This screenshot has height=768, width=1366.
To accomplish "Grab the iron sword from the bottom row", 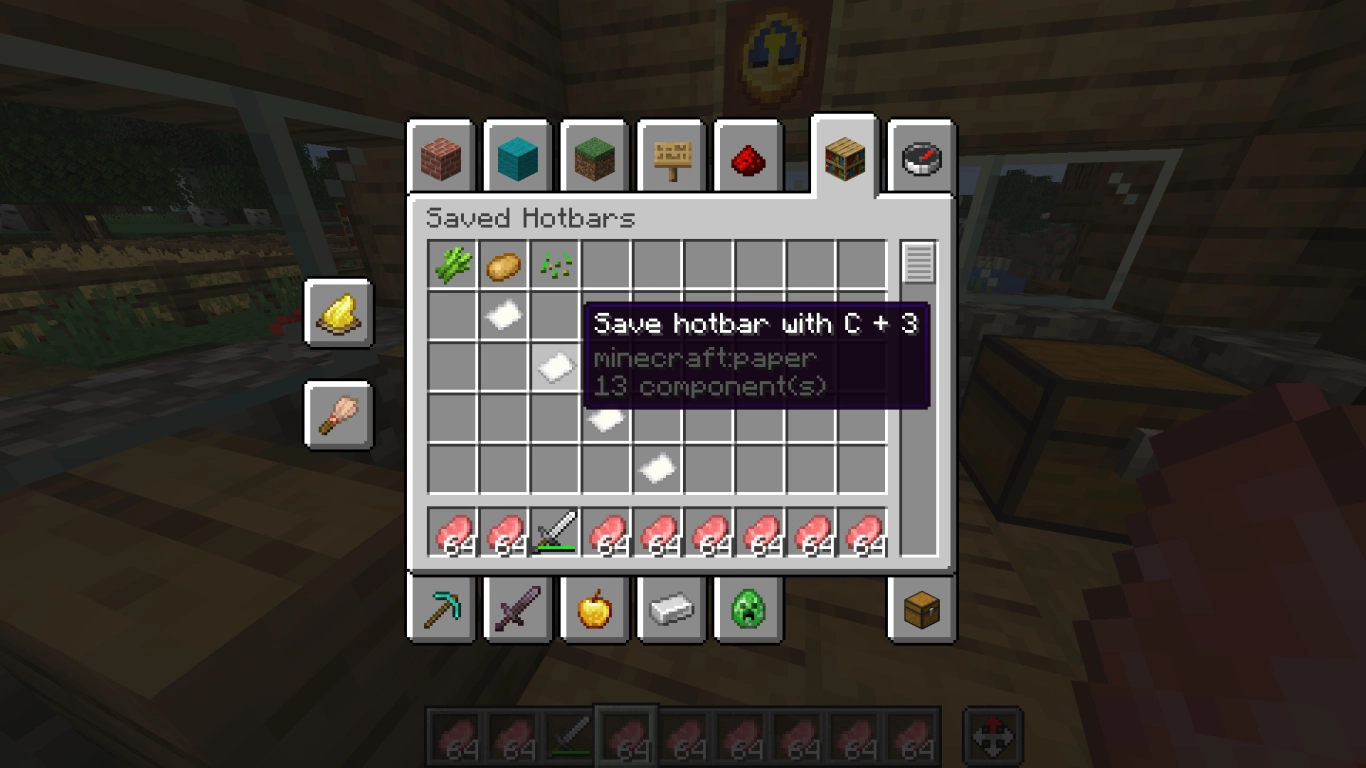I will (x=555, y=530).
